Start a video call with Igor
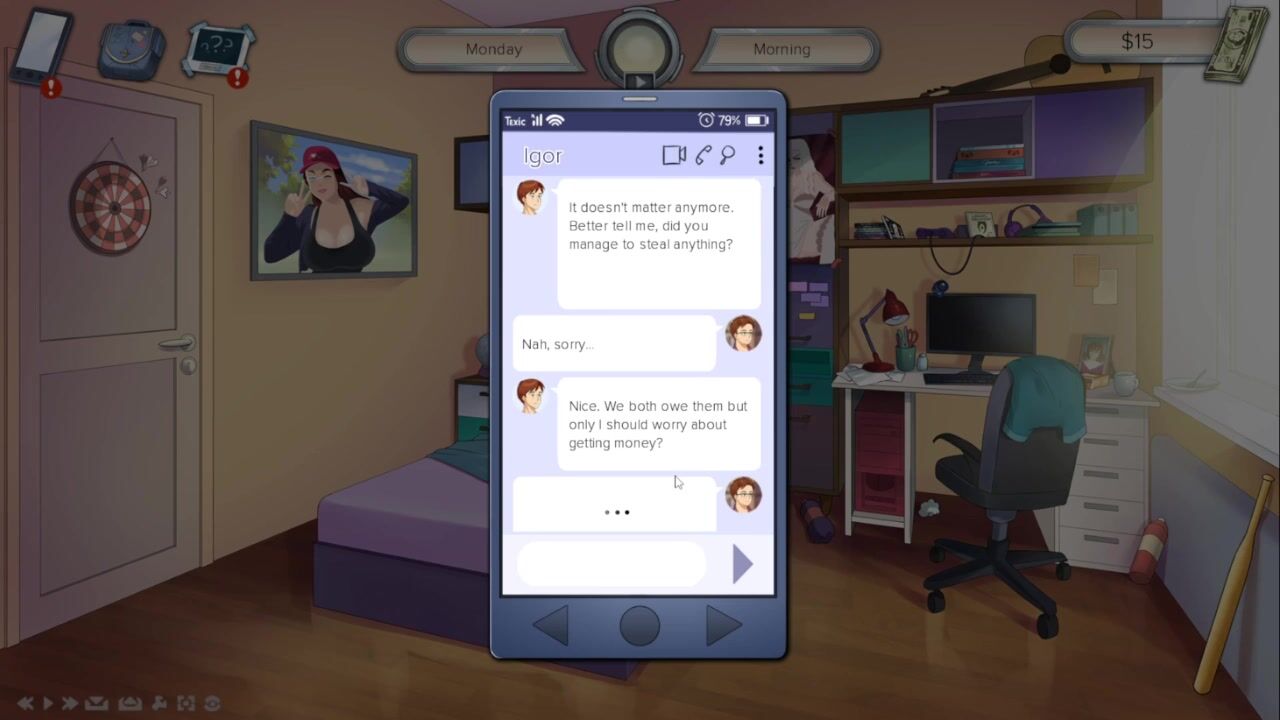 click(x=674, y=155)
